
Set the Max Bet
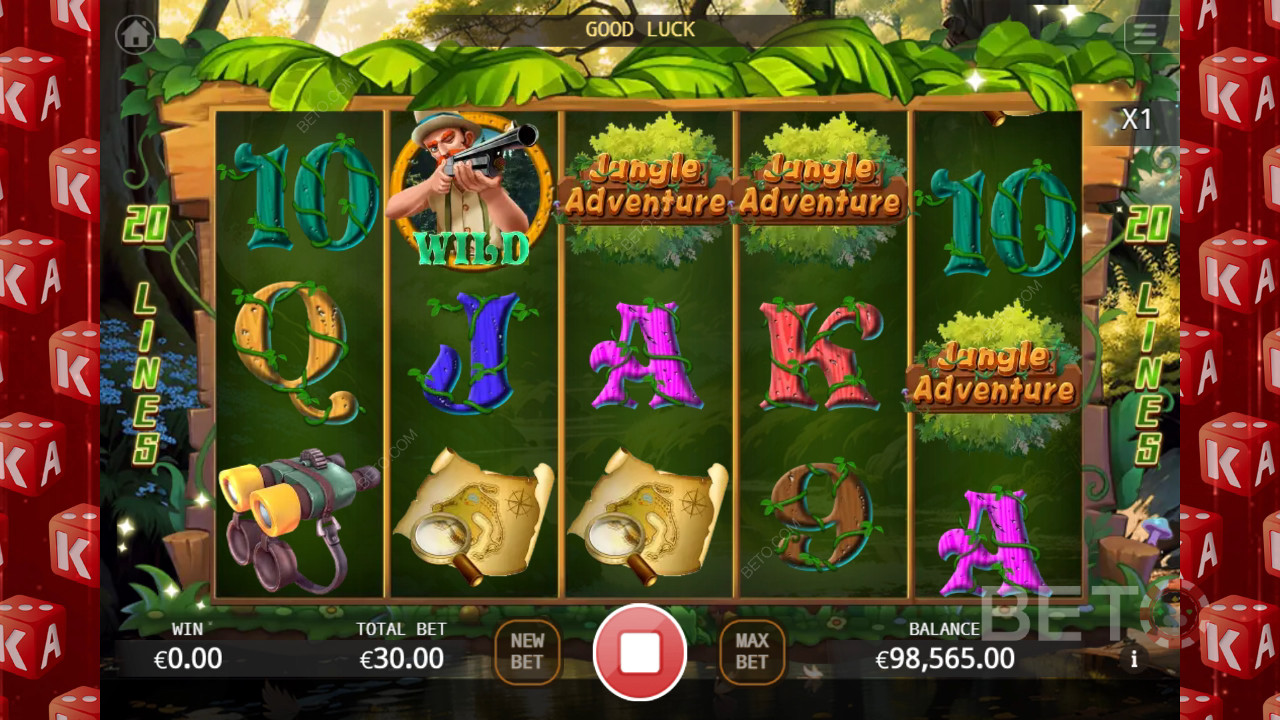tap(752, 652)
